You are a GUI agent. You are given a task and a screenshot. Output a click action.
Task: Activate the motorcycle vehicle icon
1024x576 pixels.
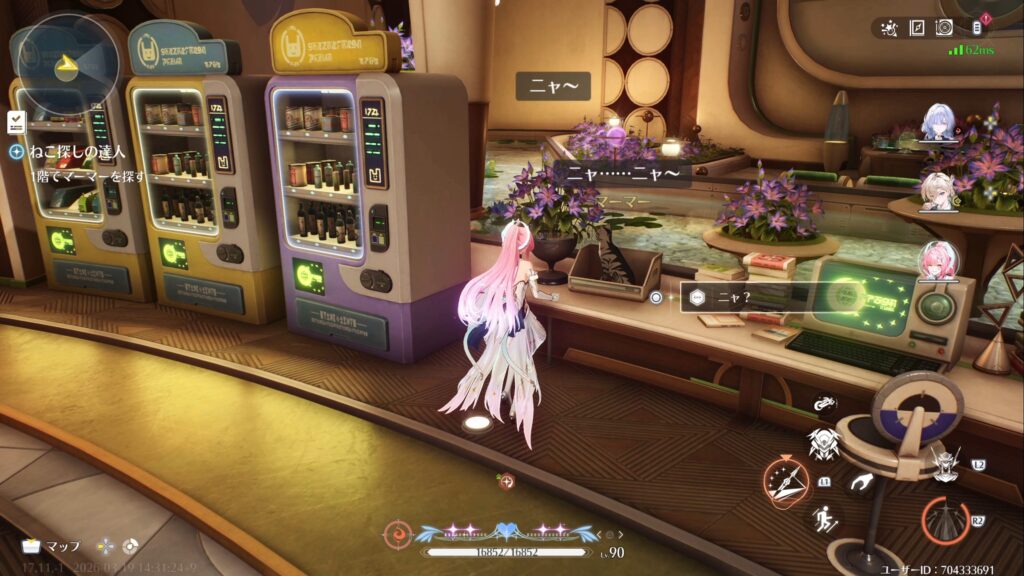[825, 405]
